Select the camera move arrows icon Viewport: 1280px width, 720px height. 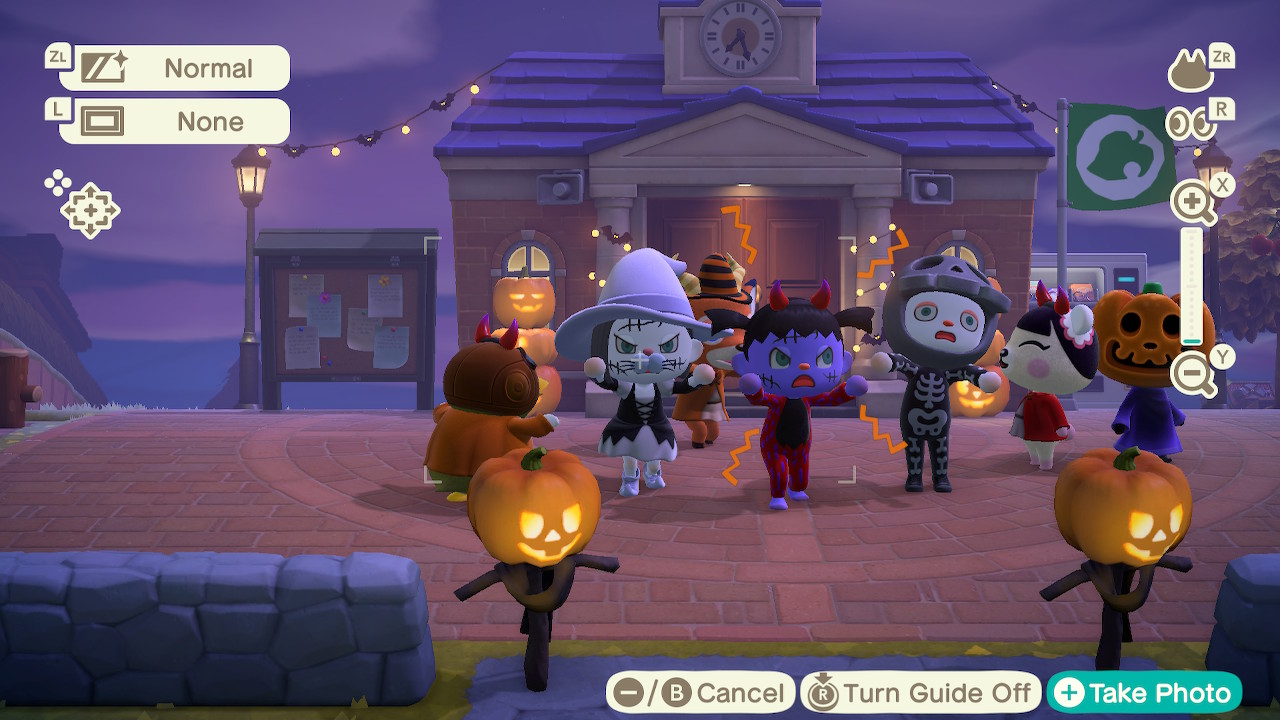click(89, 209)
